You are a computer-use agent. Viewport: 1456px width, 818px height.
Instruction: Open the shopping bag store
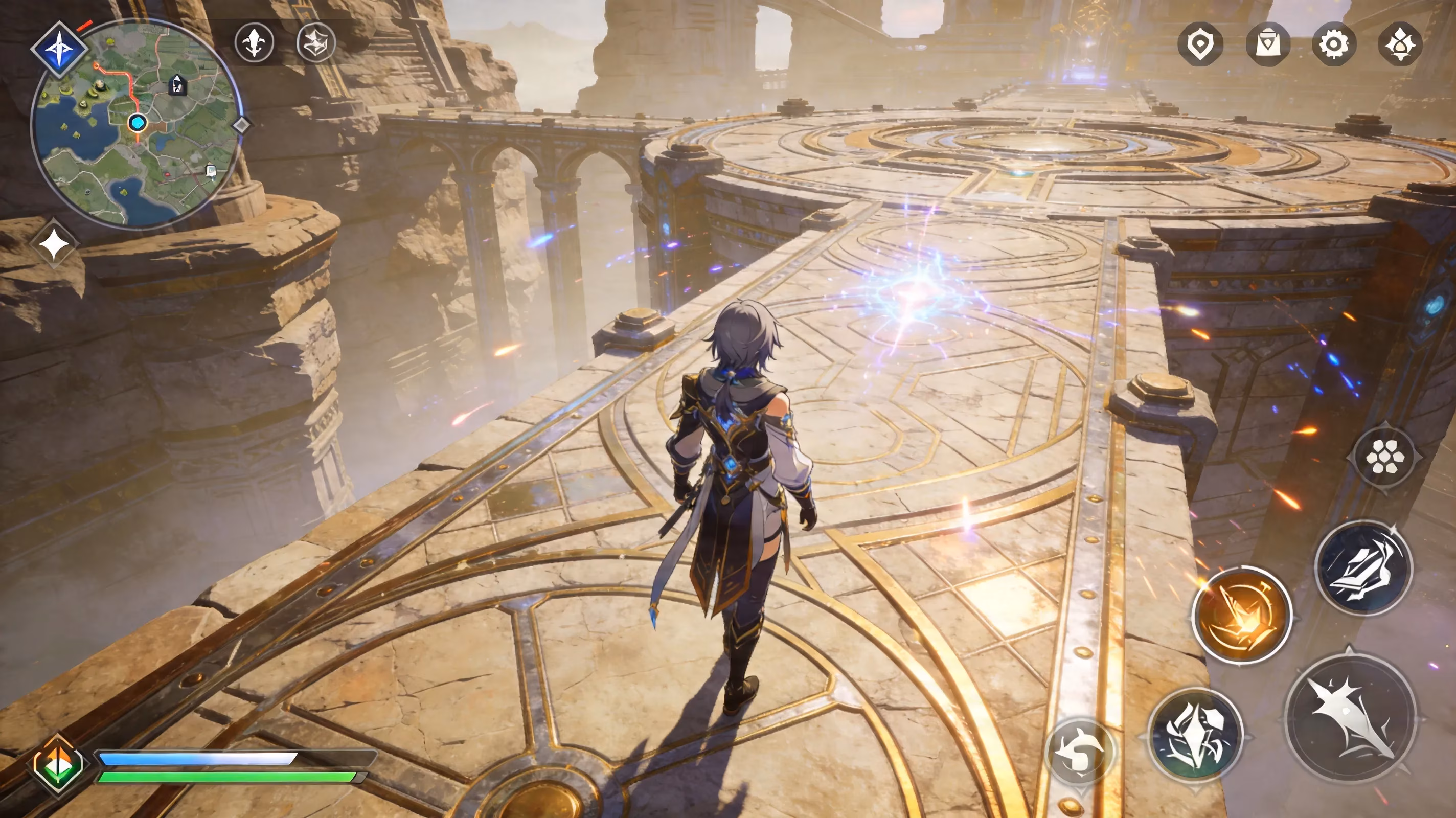pos(1268,43)
